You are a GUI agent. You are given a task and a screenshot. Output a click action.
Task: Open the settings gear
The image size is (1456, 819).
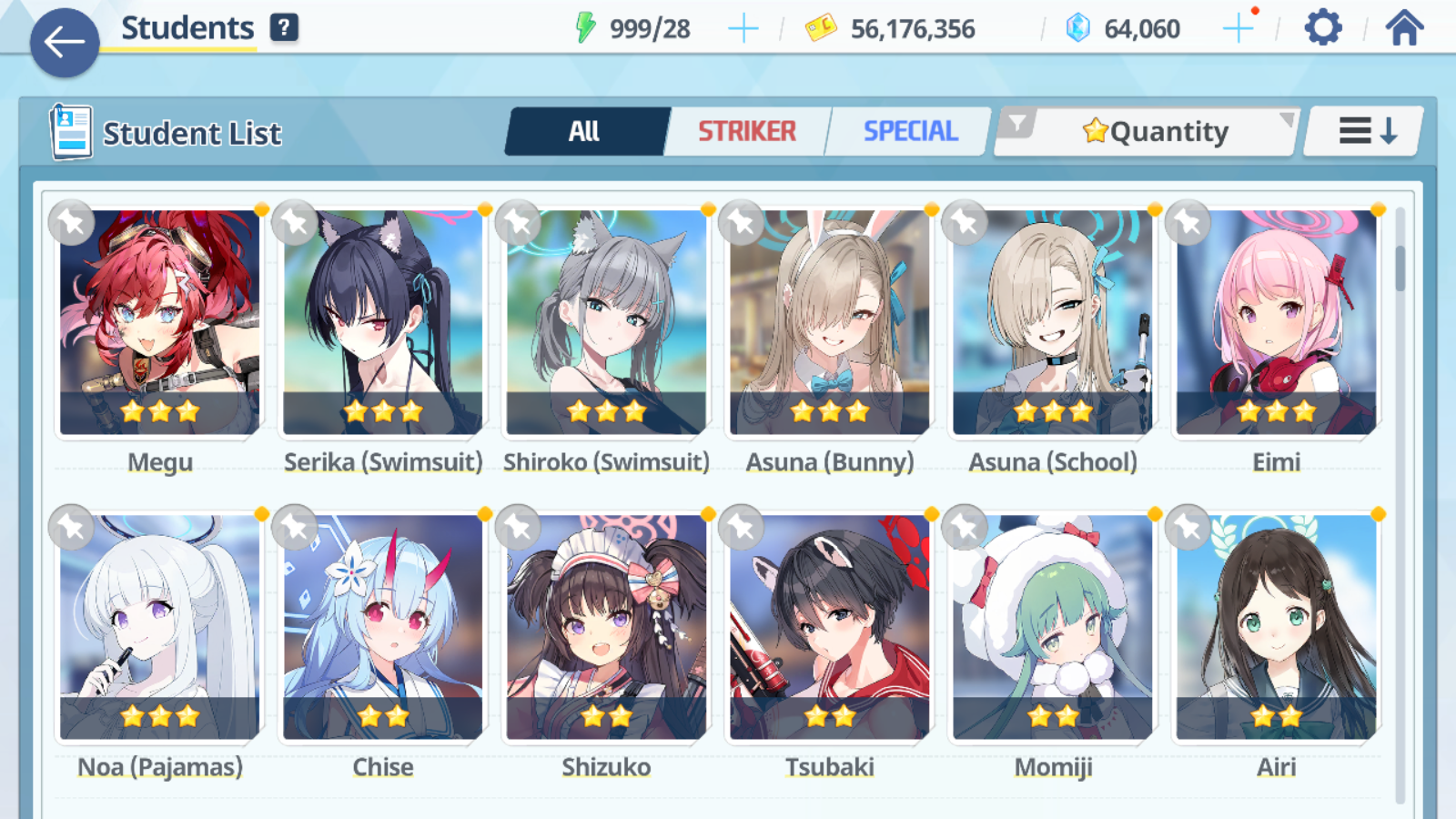click(x=1321, y=26)
